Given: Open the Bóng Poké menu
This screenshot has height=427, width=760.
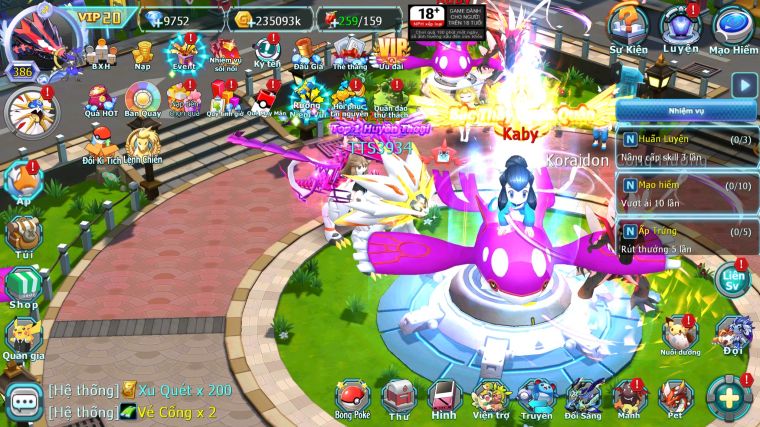Looking at the screenshot, I should (x=352, y=397).
